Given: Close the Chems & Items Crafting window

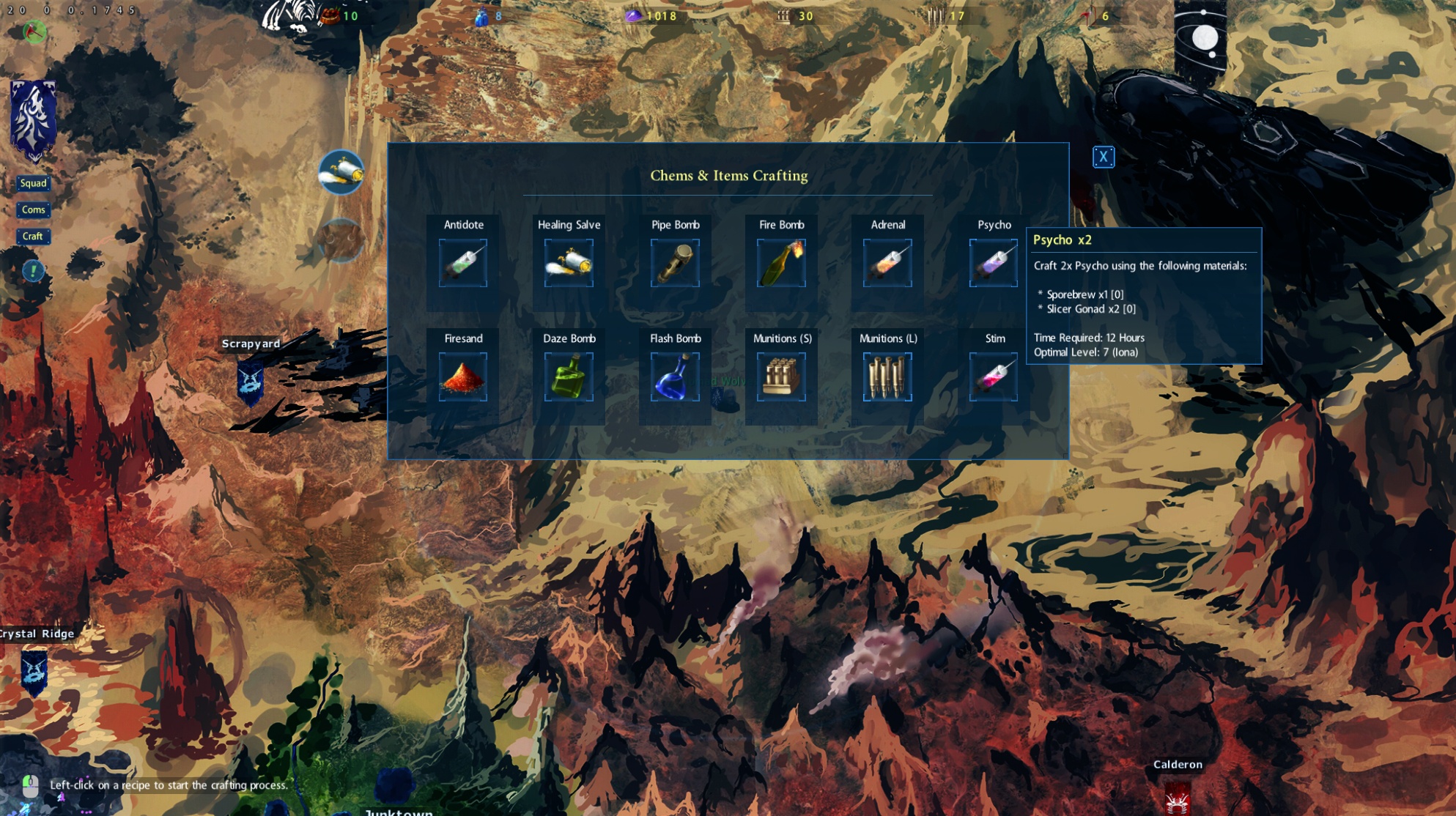Looking at the screenshot, I should [x=1103, y=157].
